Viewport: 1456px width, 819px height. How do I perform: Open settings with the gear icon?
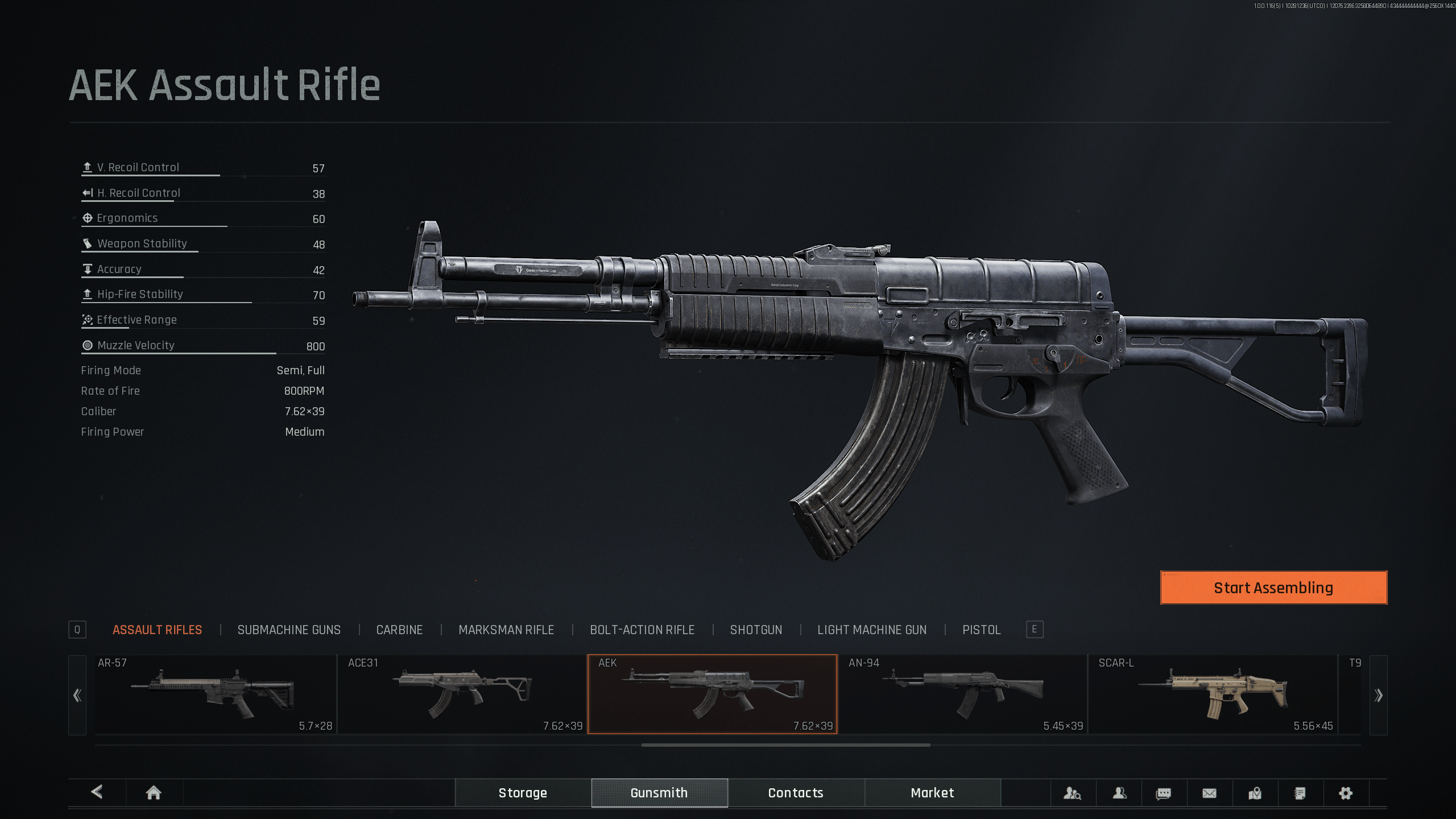(x=1345, y=793)
